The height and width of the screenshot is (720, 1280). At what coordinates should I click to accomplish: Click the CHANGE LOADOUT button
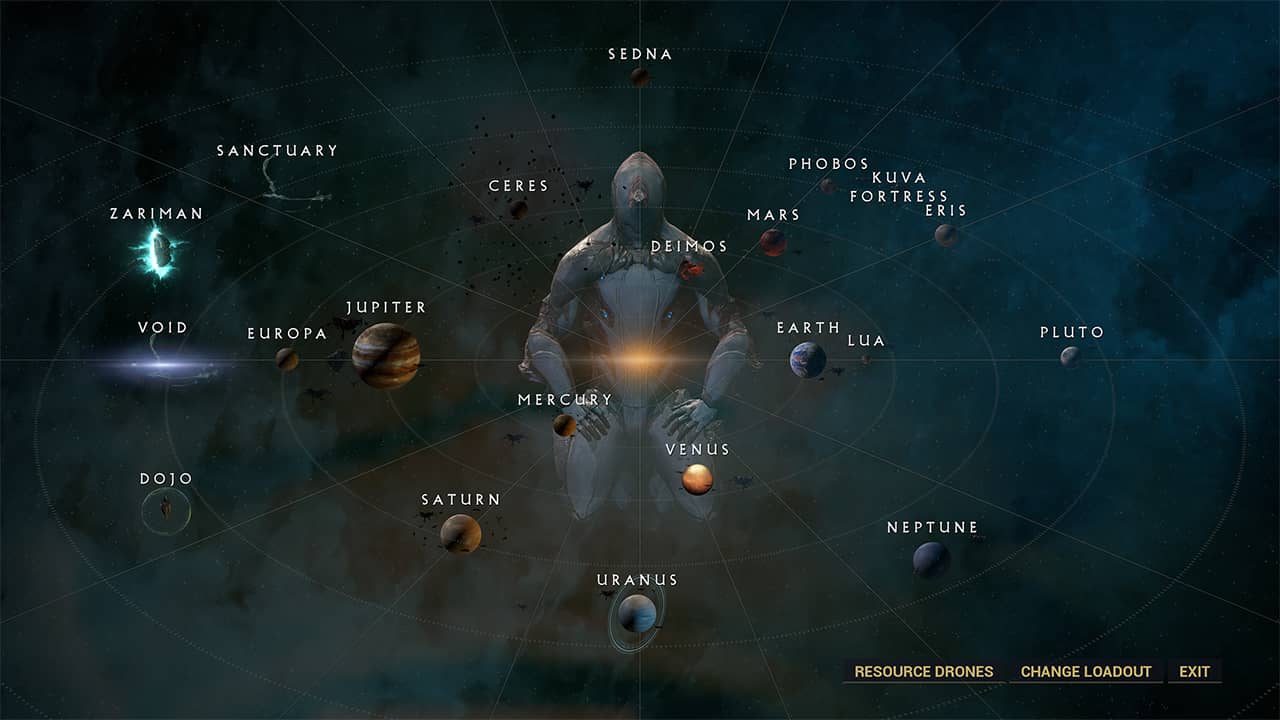coord(1084,671)
